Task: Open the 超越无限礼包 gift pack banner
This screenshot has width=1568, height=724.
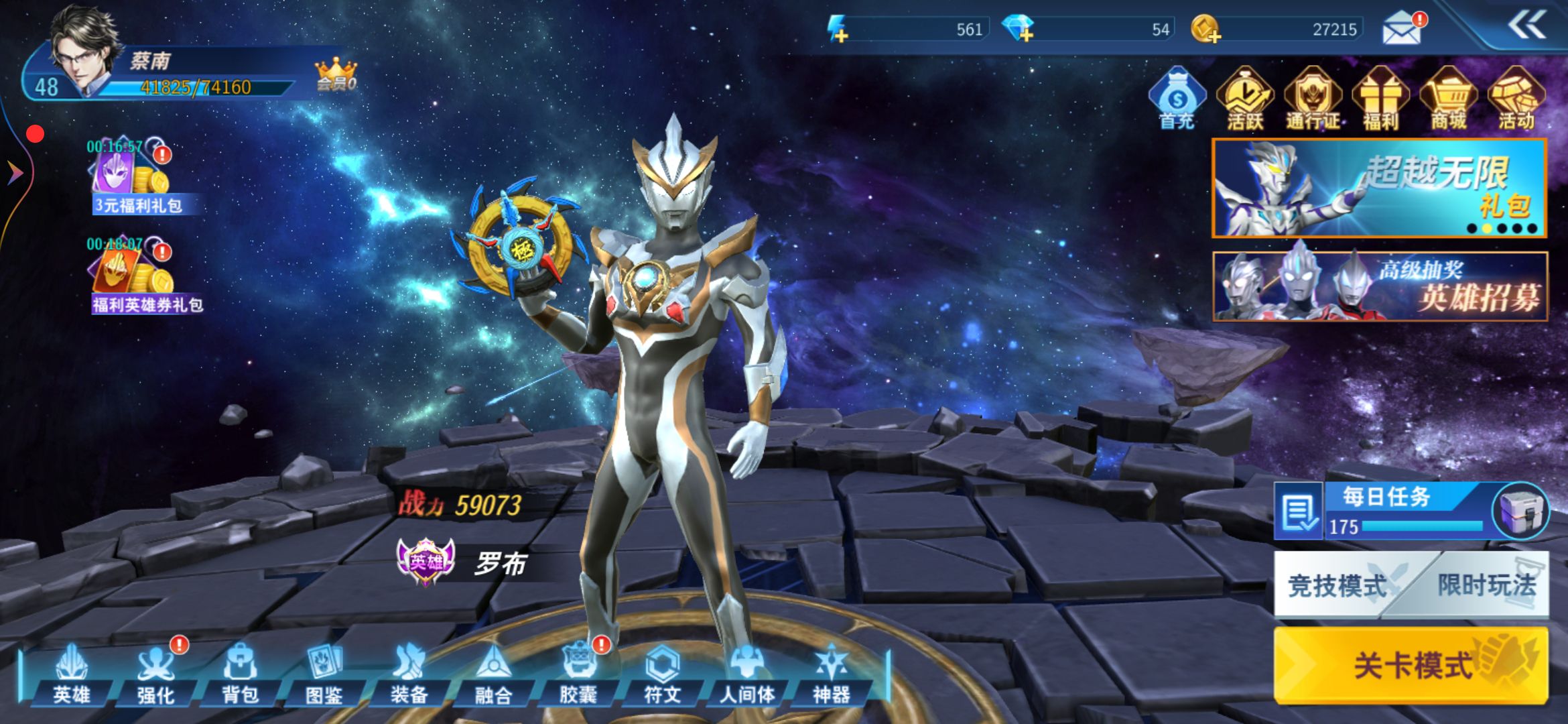Action: point(1379,188)
